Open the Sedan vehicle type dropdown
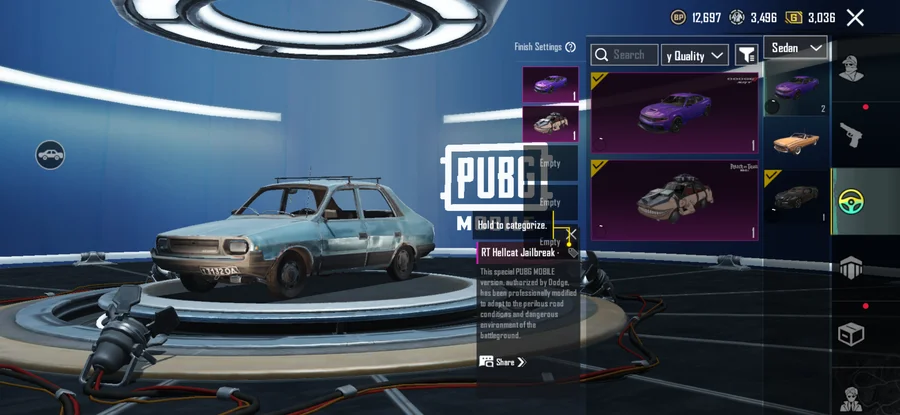Image resolution: width=900 pixels, height=415 pixels. [x=796, y=48]
